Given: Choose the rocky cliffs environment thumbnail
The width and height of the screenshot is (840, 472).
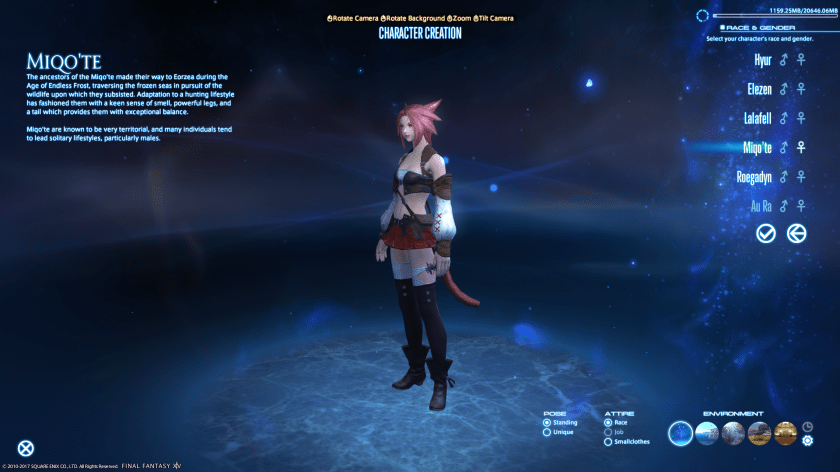Looking at the screenshot, I should (x=759, y=433).
